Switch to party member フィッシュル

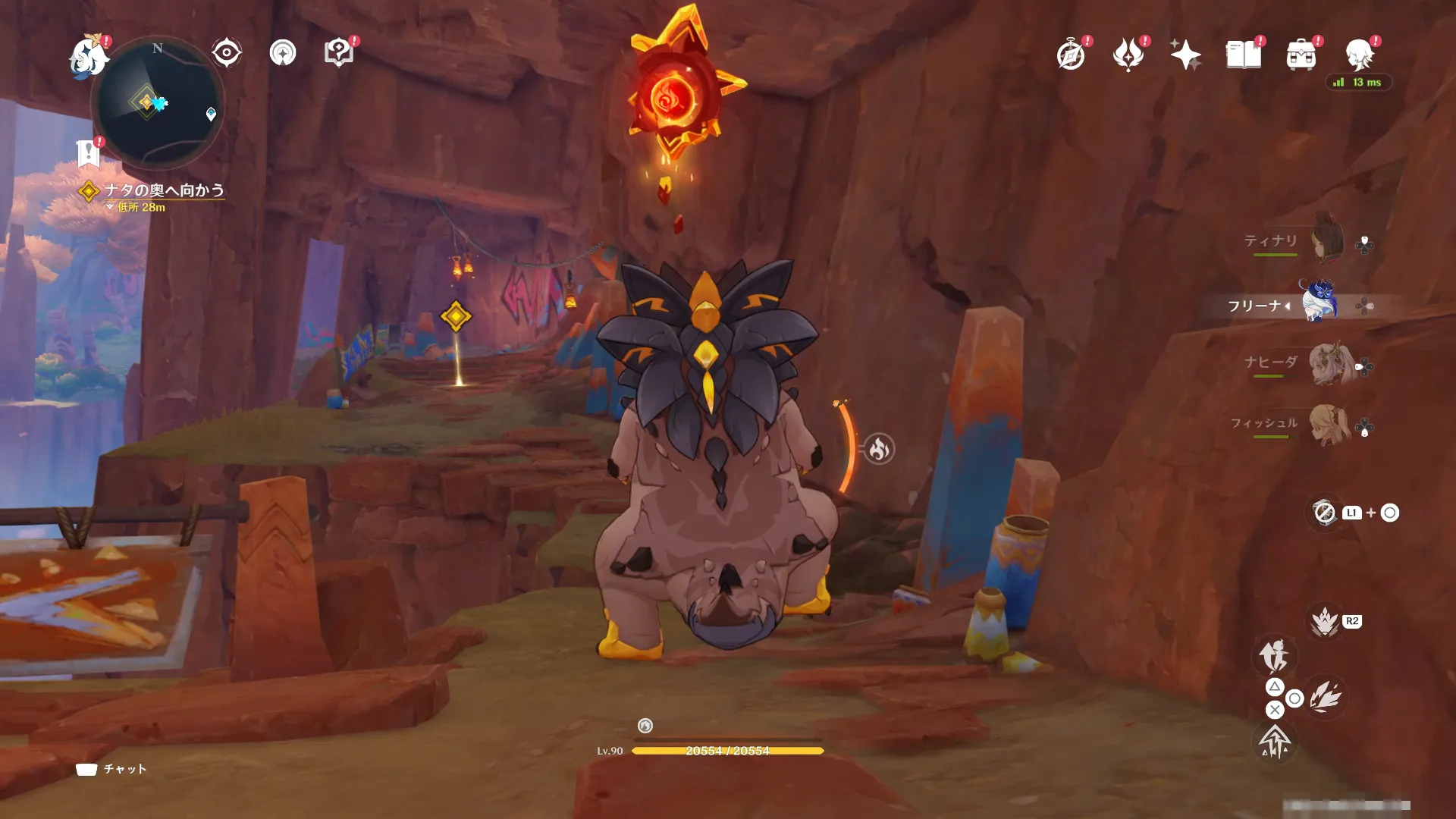[x=1329, y=425]
